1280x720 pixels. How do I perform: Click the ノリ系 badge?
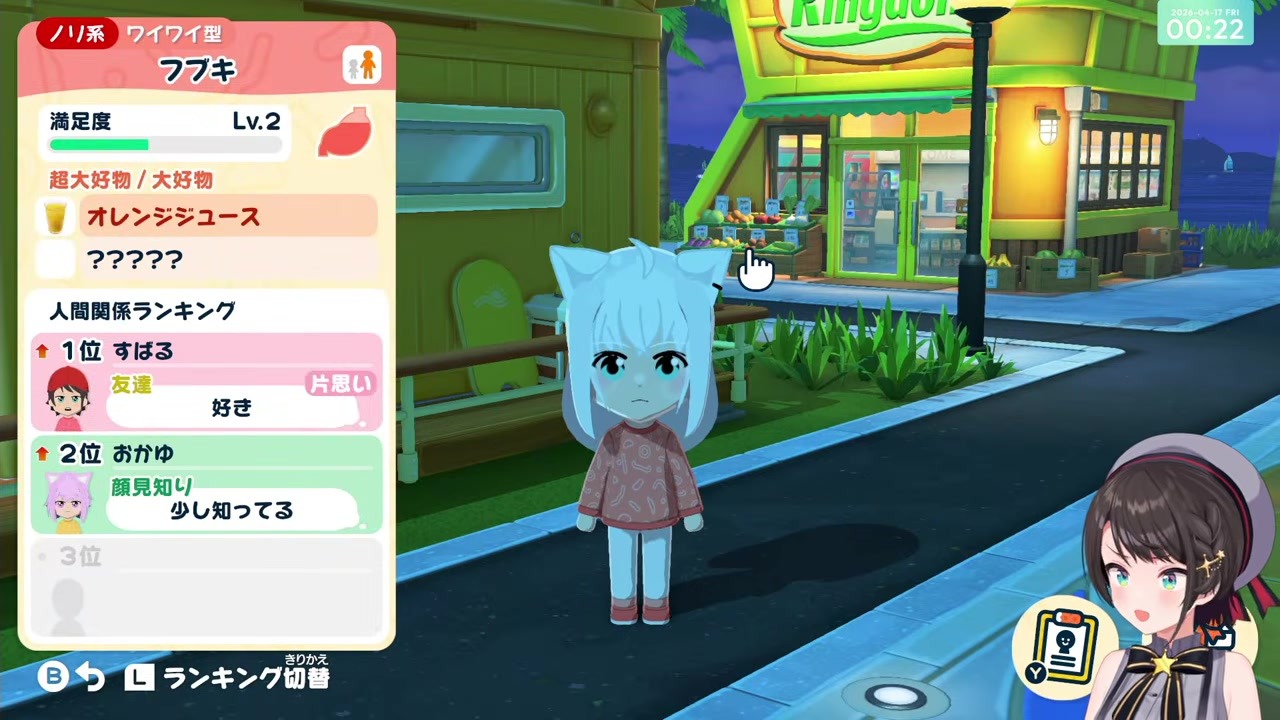click(x=78, y=33)
